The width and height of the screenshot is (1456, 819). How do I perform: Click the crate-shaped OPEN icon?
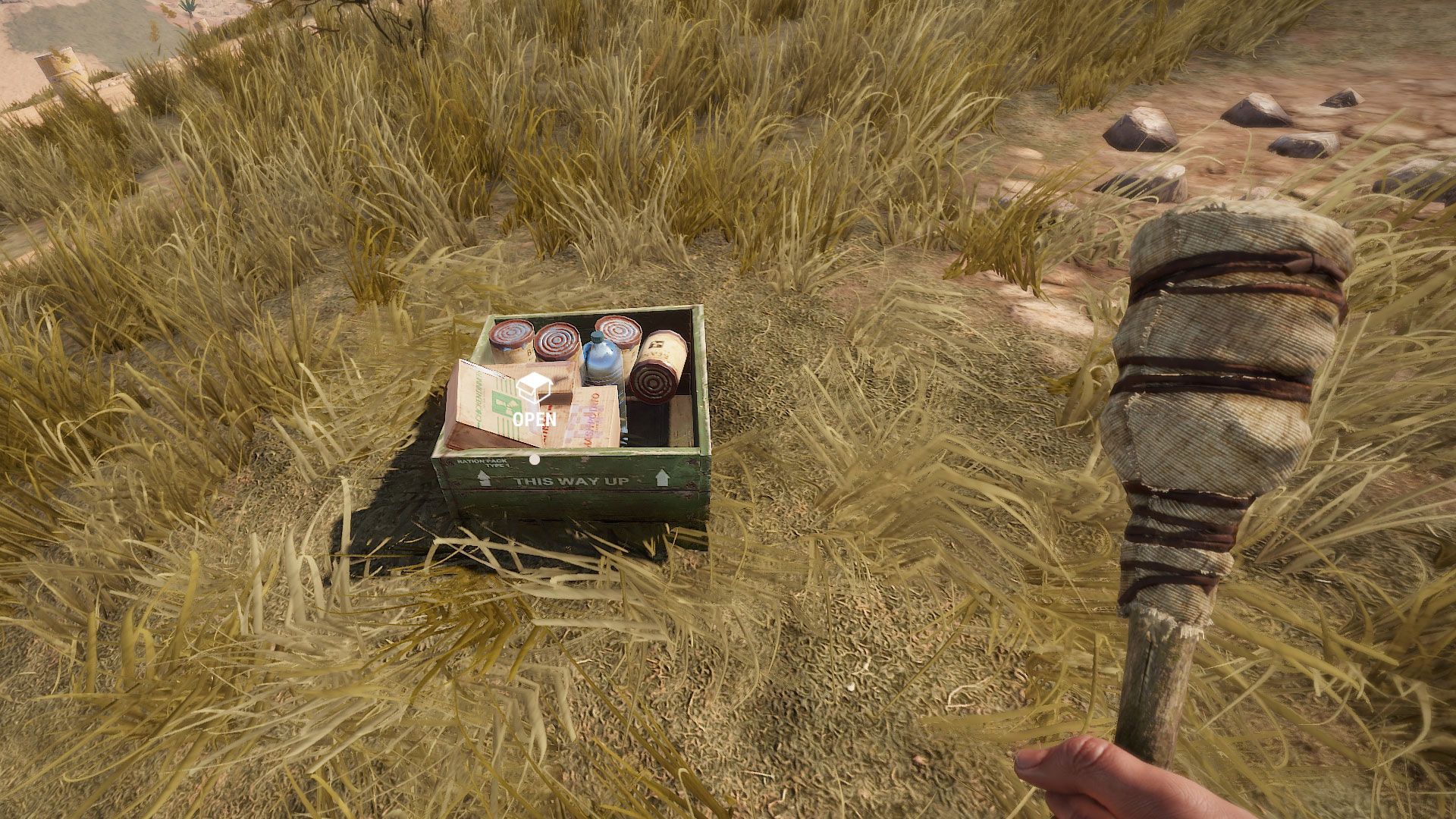click(x=534, y=388)
